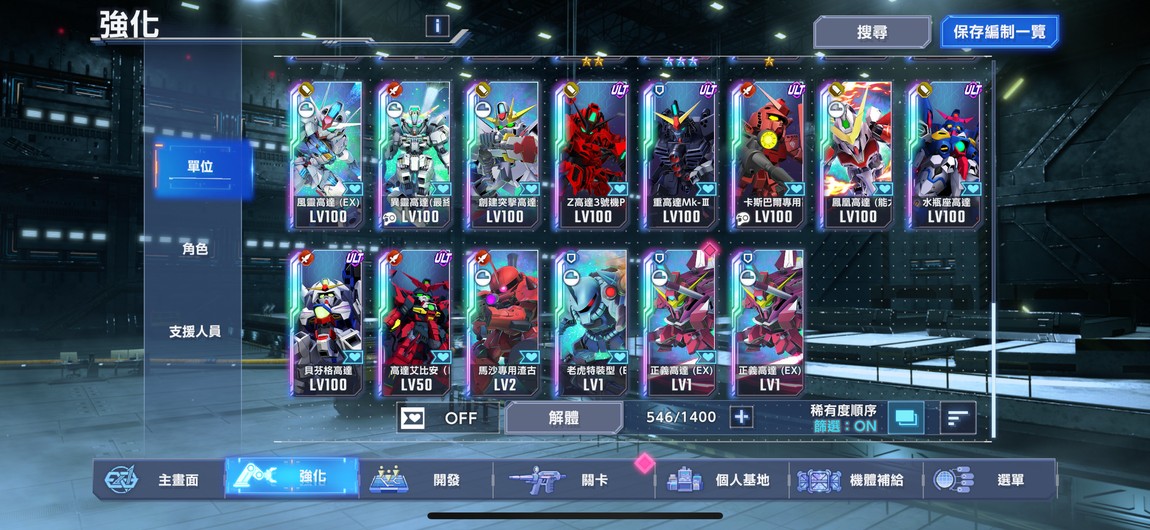
Task: Select the 水瓶座高達 unit card
Action: [x=945, y=155]
